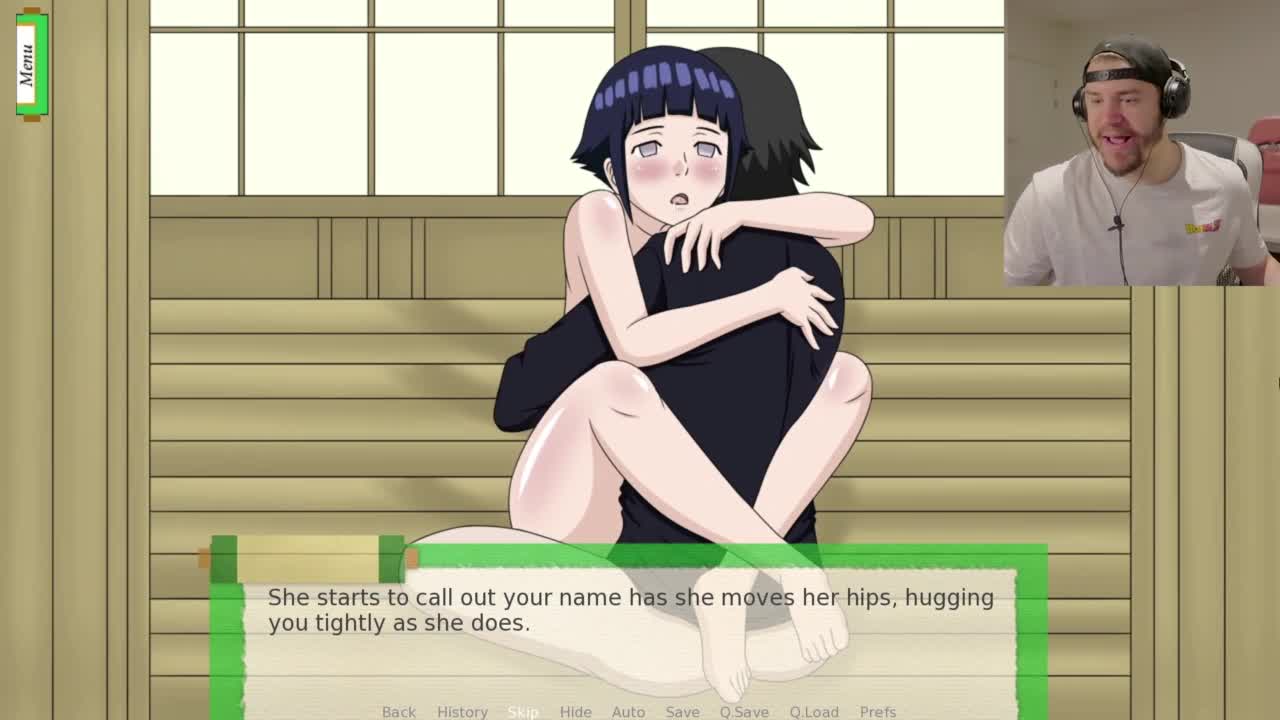Toggle the Skip dialogue option

click(x=523, y=711)
